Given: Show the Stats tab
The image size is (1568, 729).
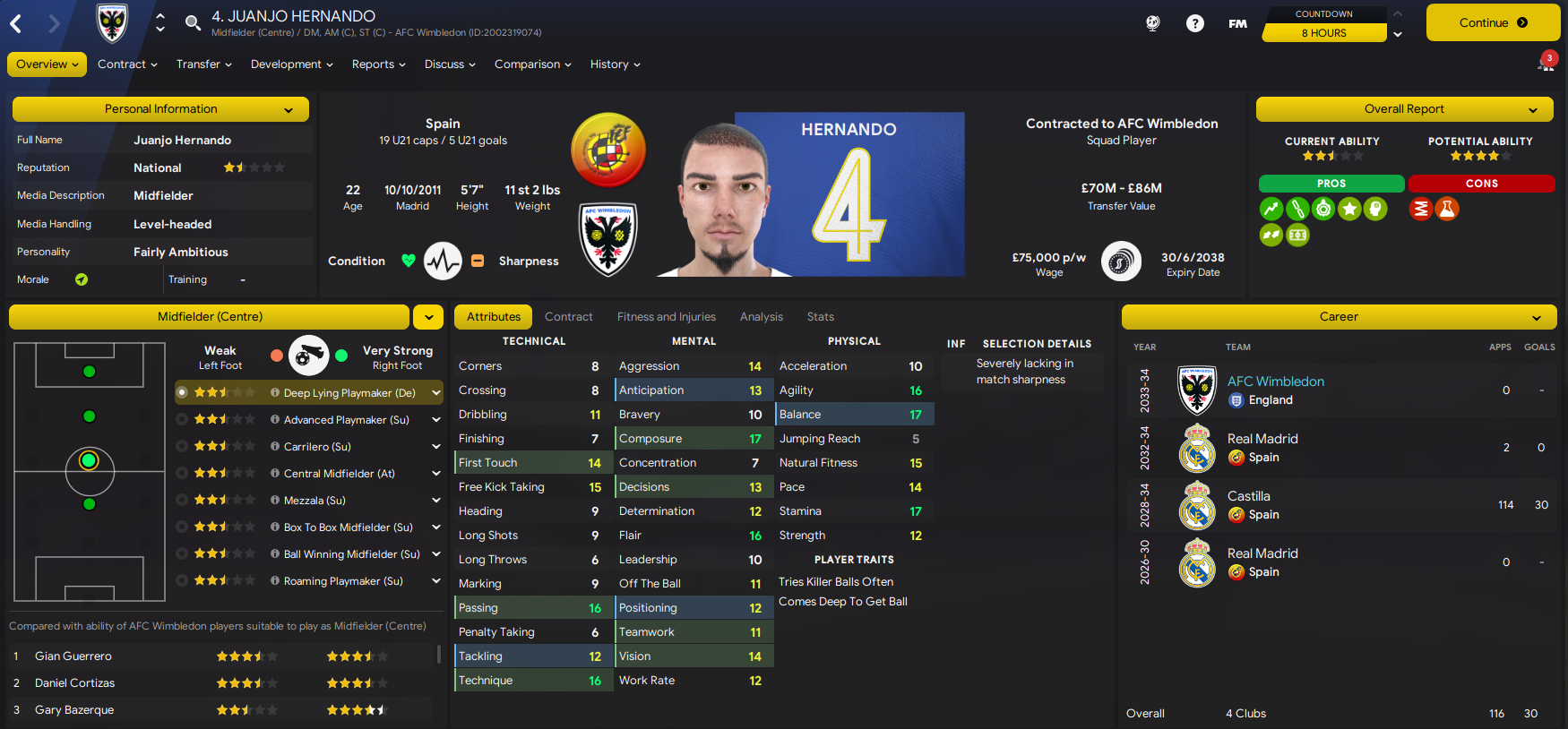Looking at the screenshot, I should click(x=820, y=317).
